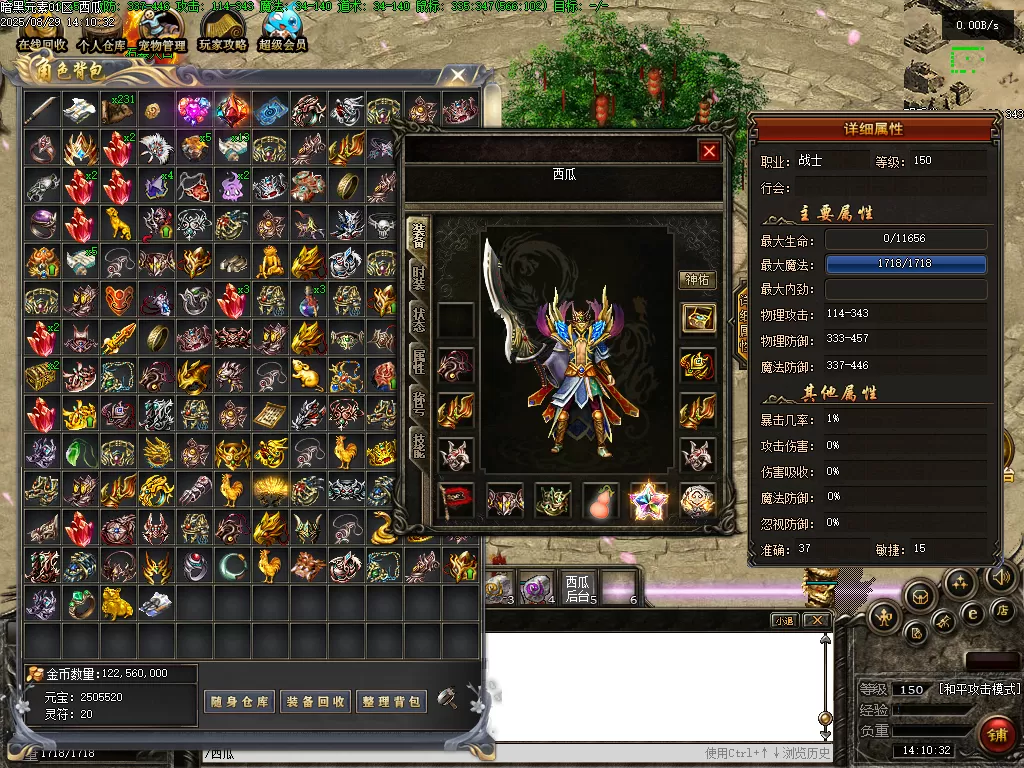Image resolution: width=1024 pixels, height=768 pixels.
Task: Close the 角色背包 inventory window
Action: tap(457, 75)
